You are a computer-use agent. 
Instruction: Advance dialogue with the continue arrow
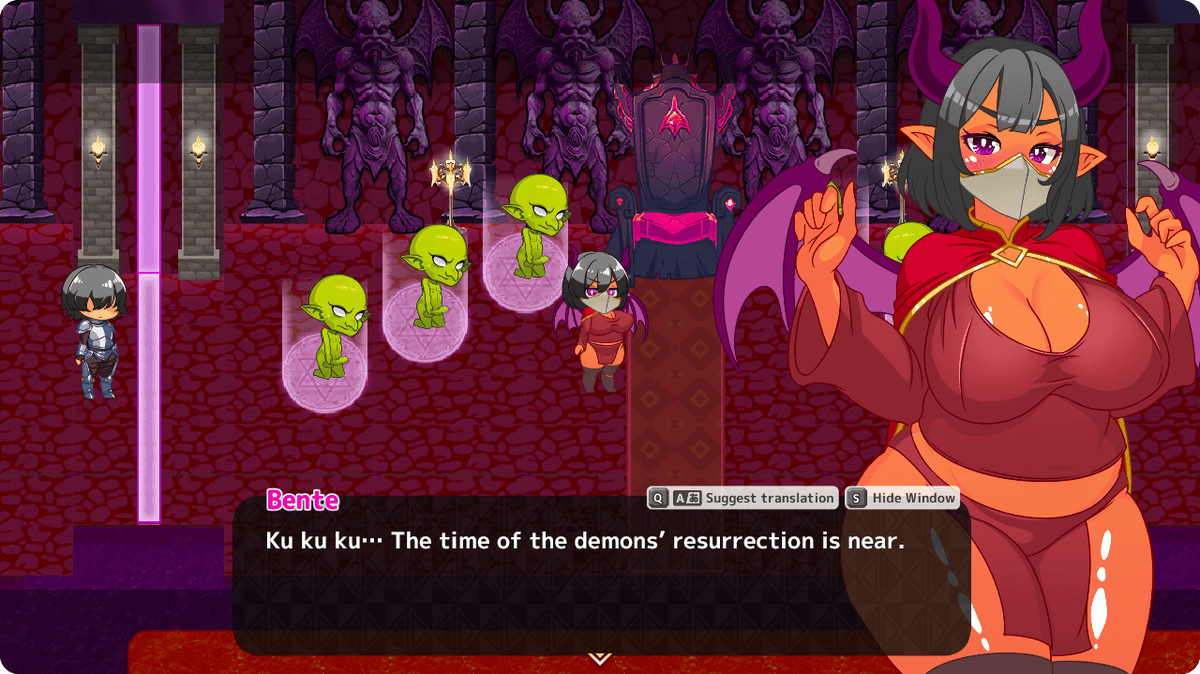pos(599,658)
